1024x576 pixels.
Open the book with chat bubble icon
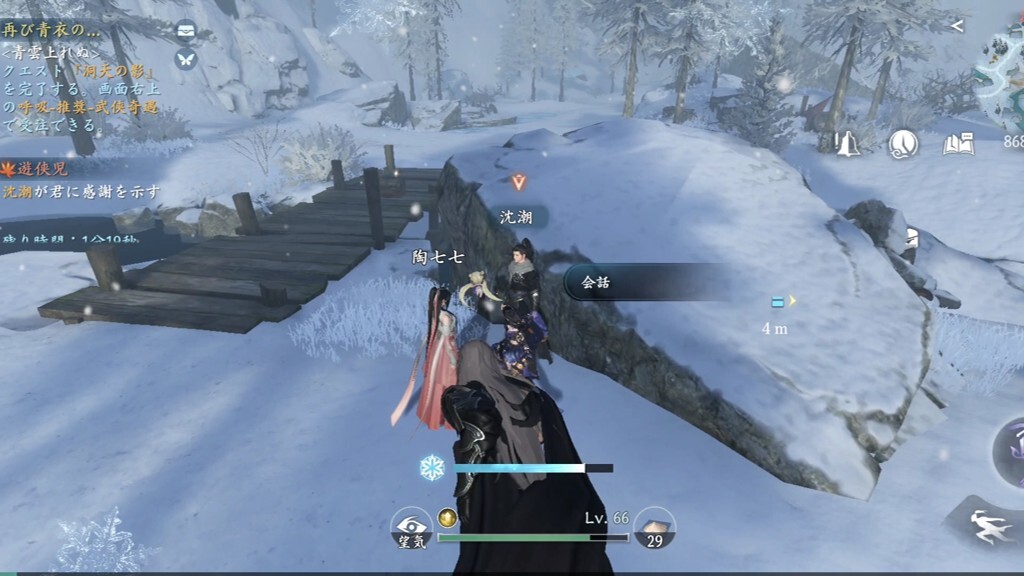coord(957,145)
